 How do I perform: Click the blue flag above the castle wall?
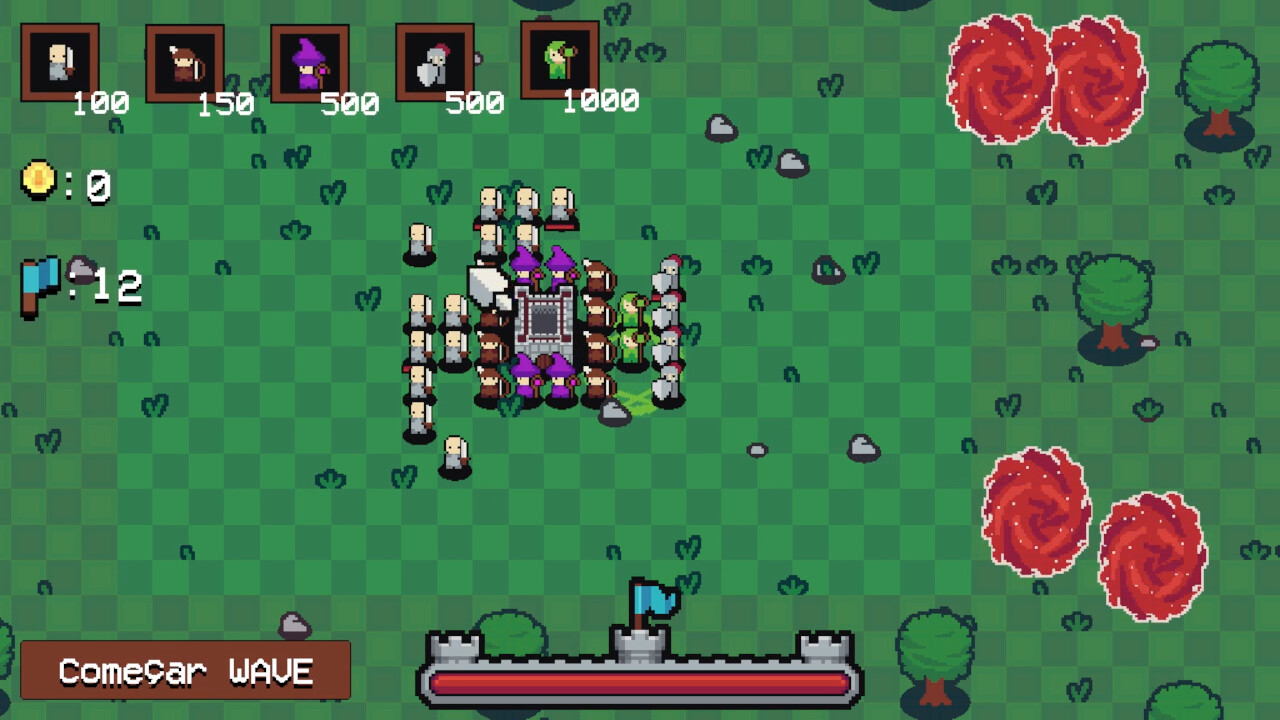655,598
